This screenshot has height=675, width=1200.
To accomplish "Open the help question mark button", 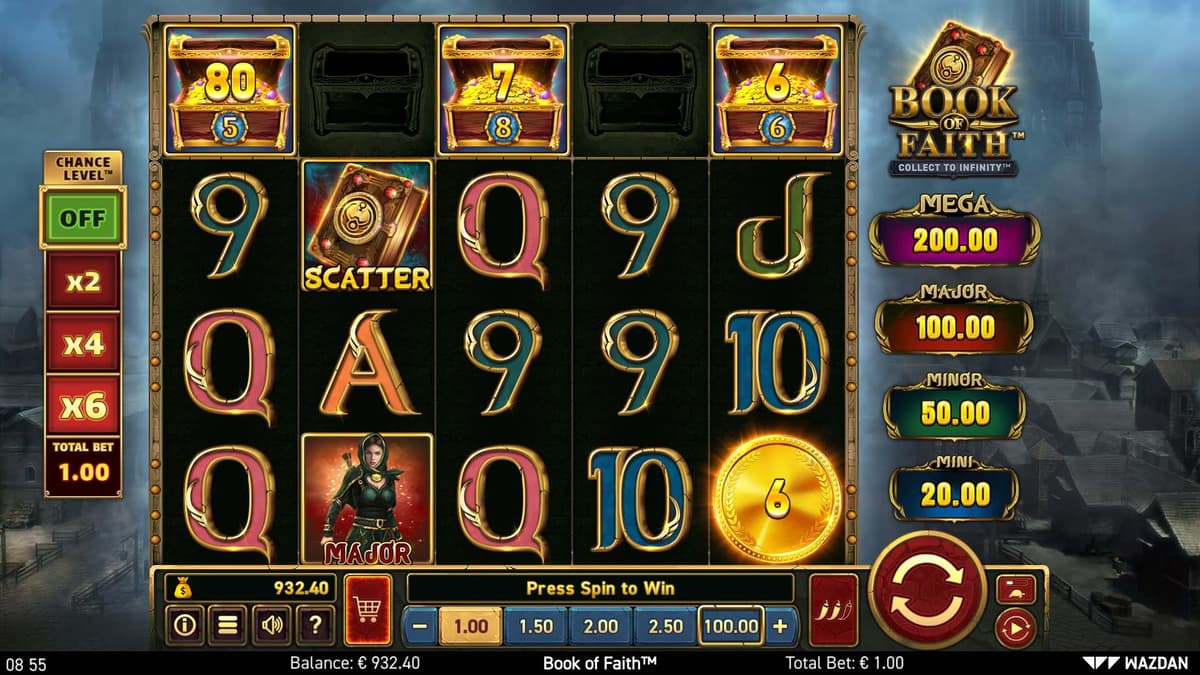I will pos(315,626).
